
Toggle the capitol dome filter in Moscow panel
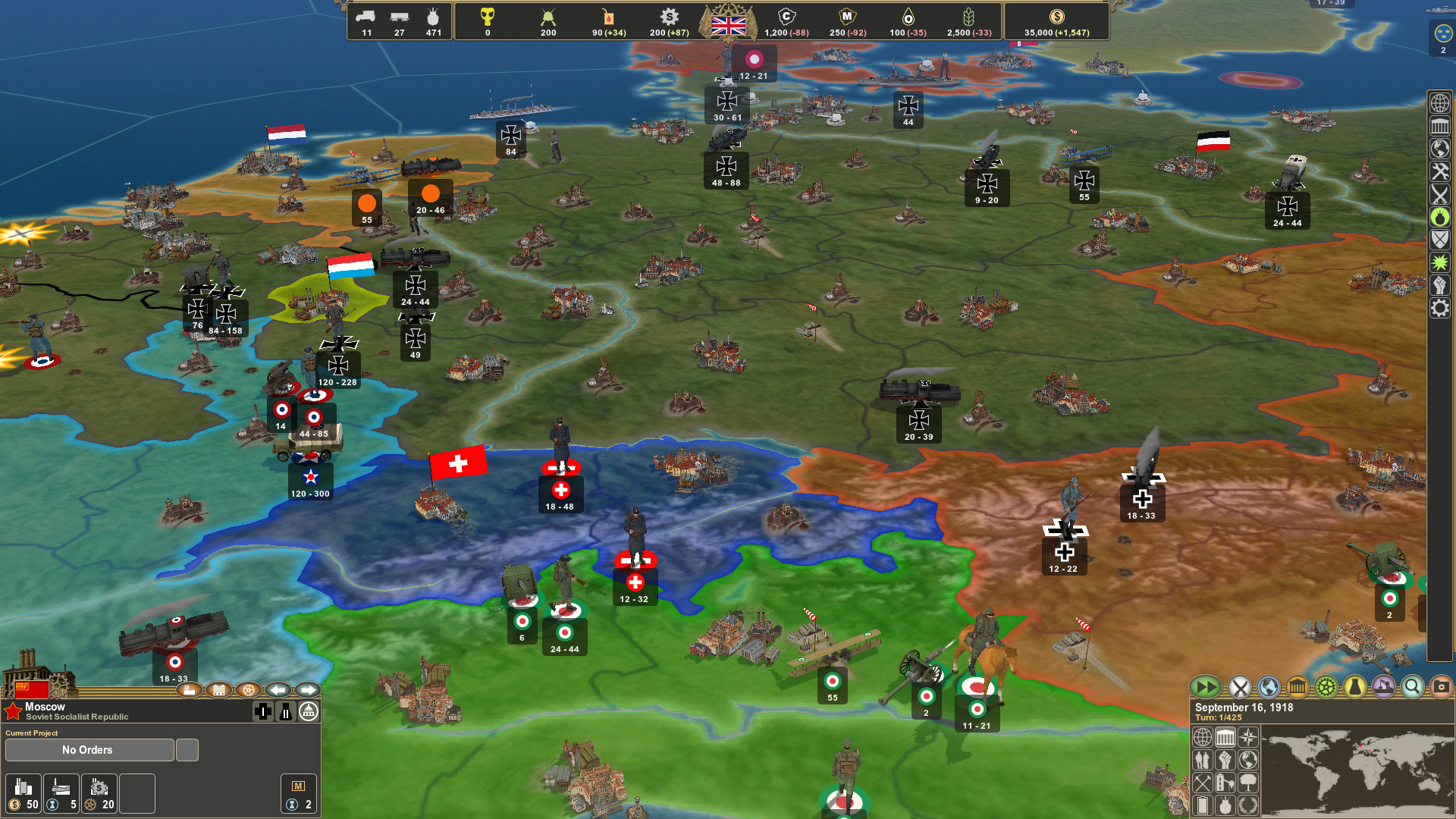pos(307,711)
